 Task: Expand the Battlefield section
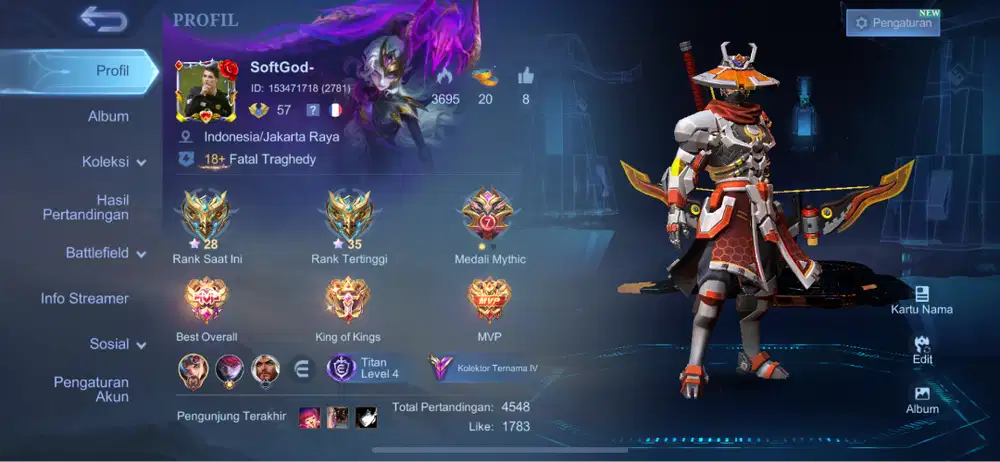point(106,253)
